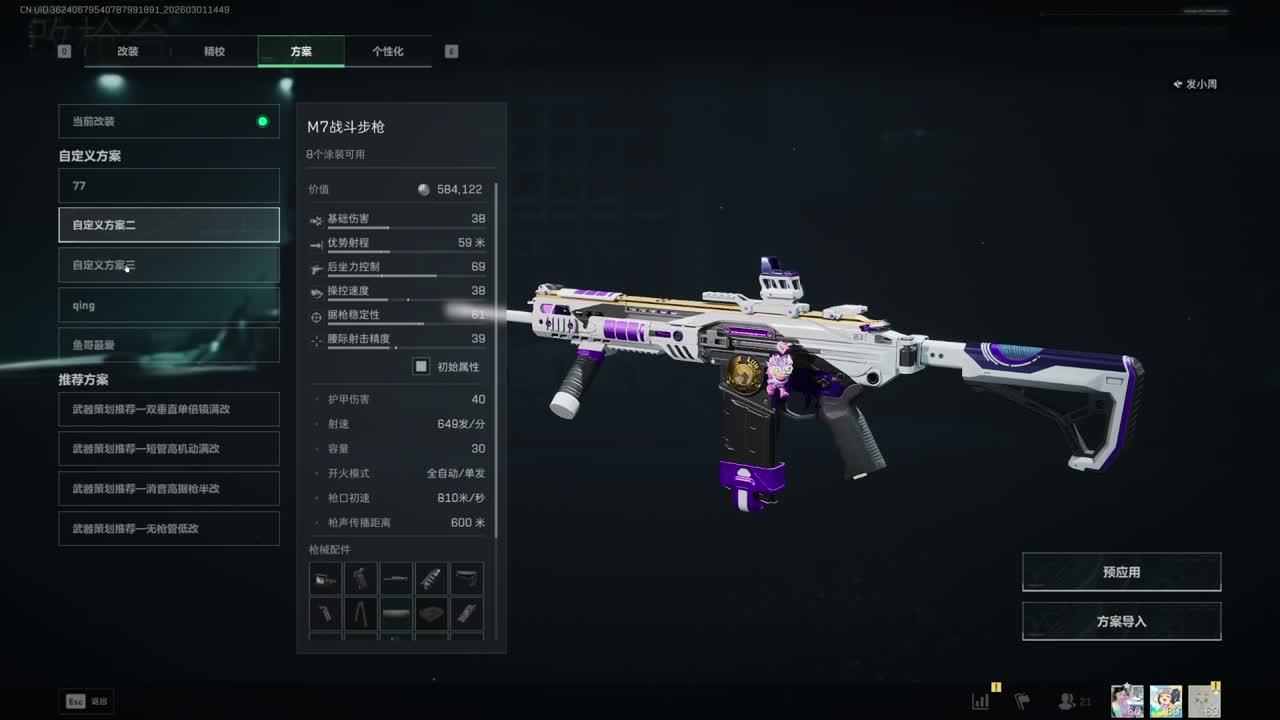Screen dimensions: 1280x720
Task: Select the 鱼哥最爱 loadout
Action: click(169, 345)
